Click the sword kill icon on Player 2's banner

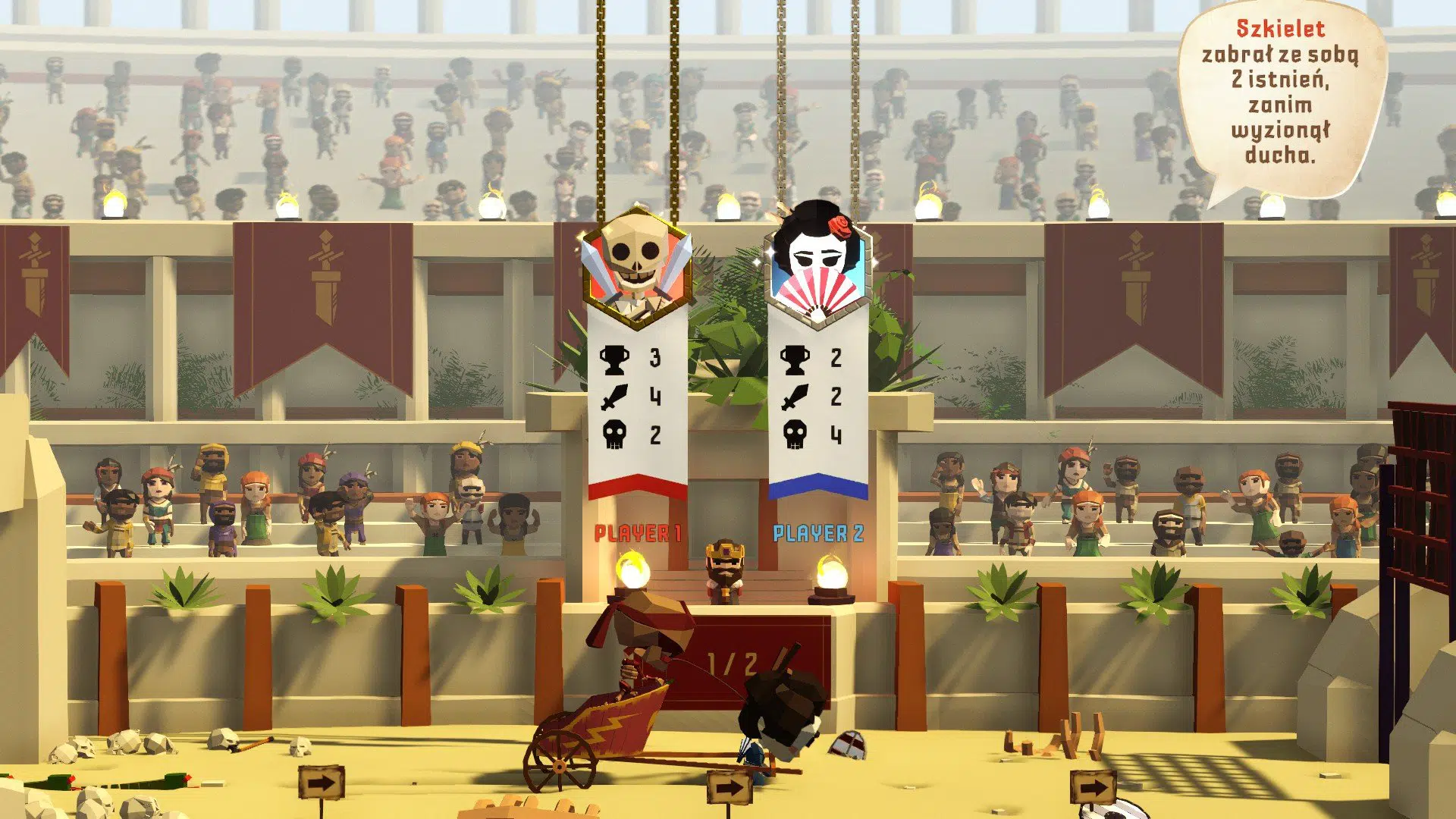794,396
